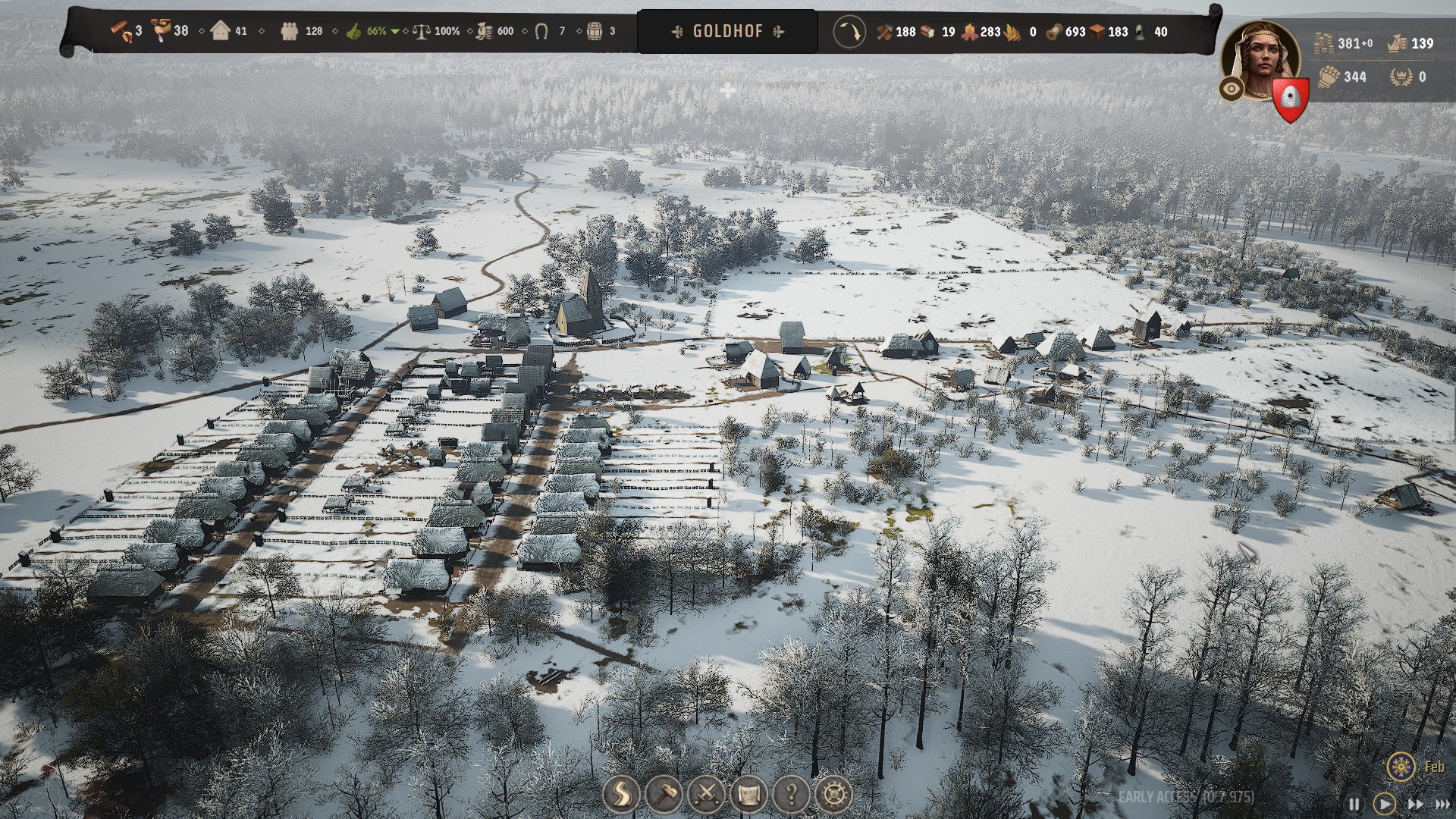Screen dimensions: 1456x819
Task: Click the winter snowflake season icon
Action: 1401,767
